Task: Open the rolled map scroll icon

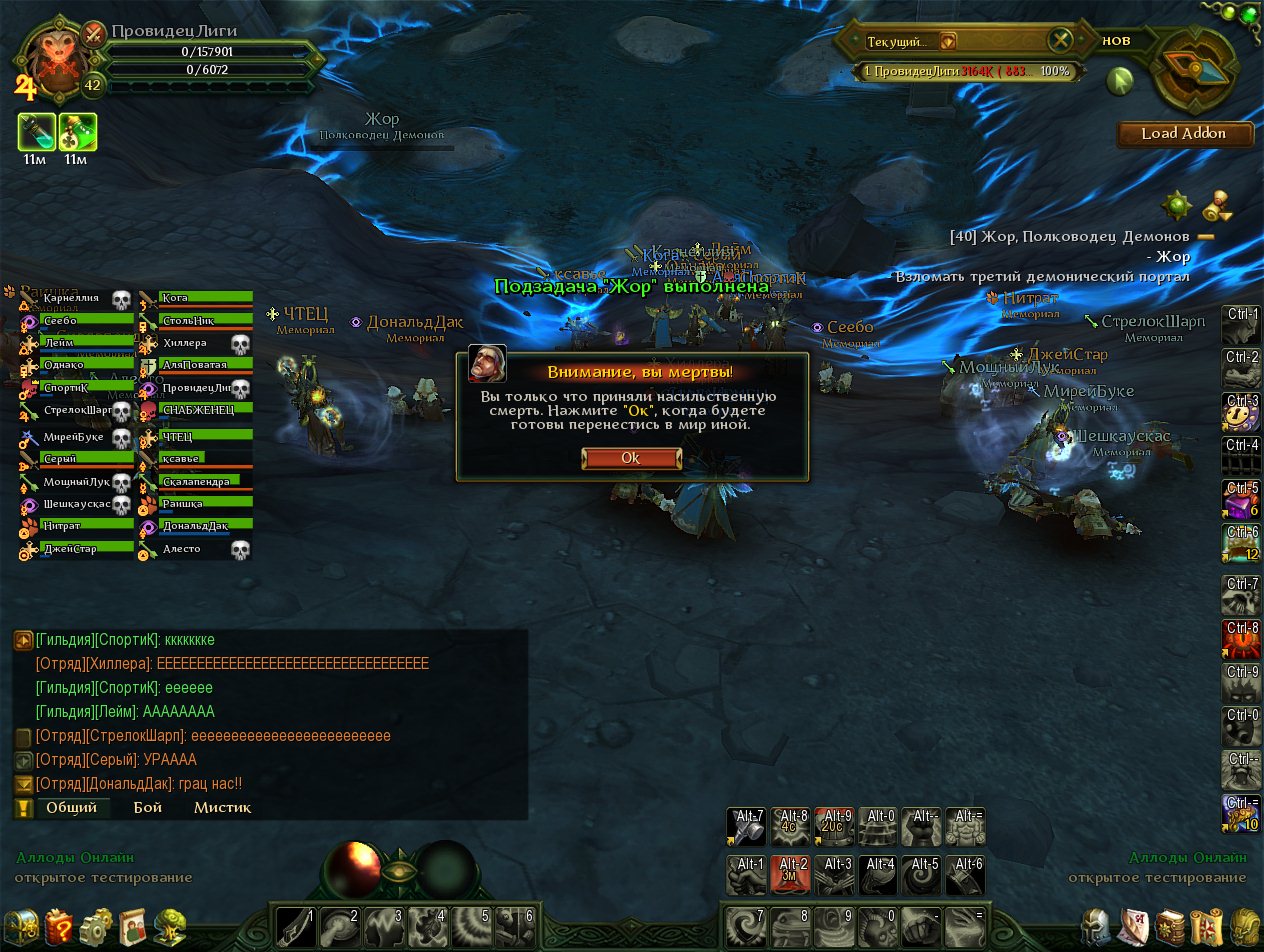Action: [1206, 925]
